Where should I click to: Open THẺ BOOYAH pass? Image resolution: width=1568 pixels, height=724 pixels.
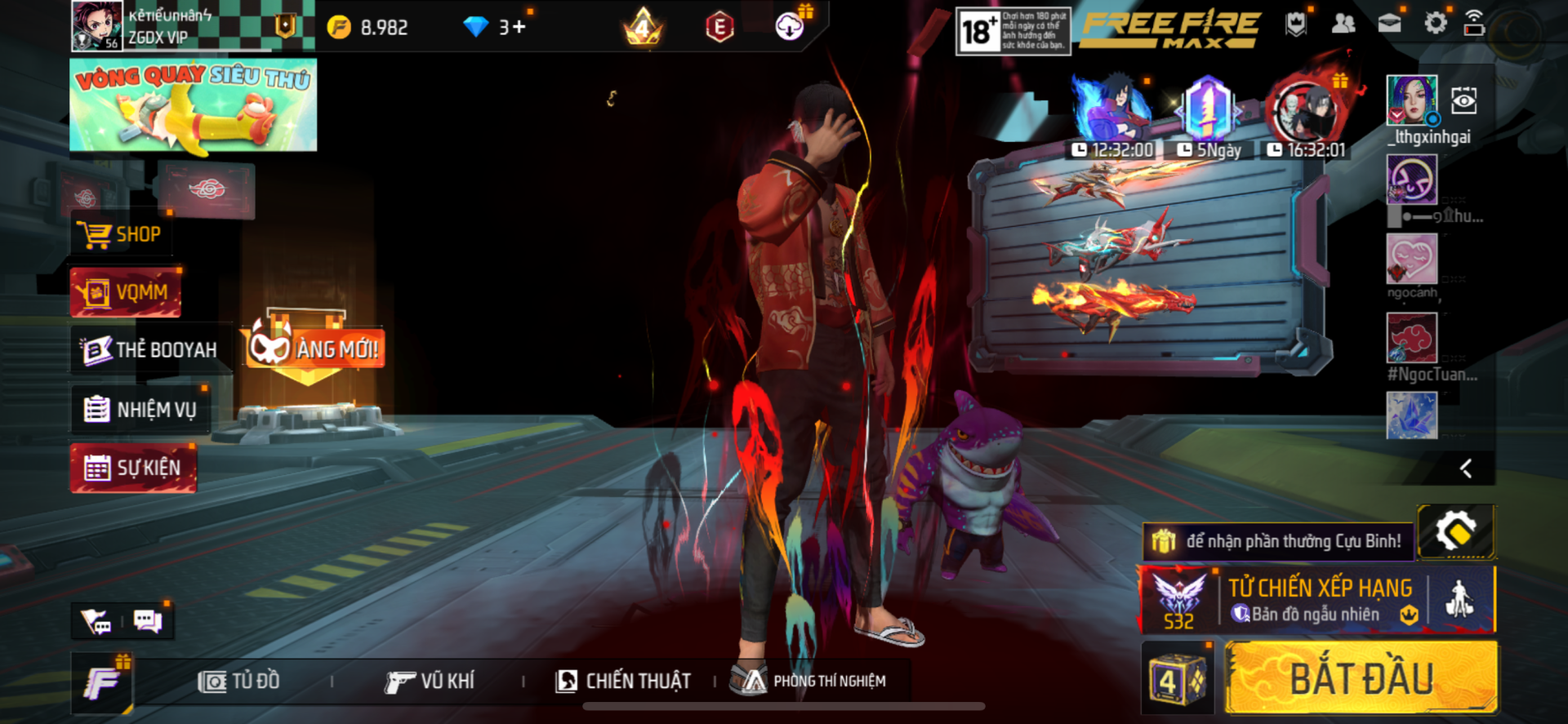(x=151, y=350)
